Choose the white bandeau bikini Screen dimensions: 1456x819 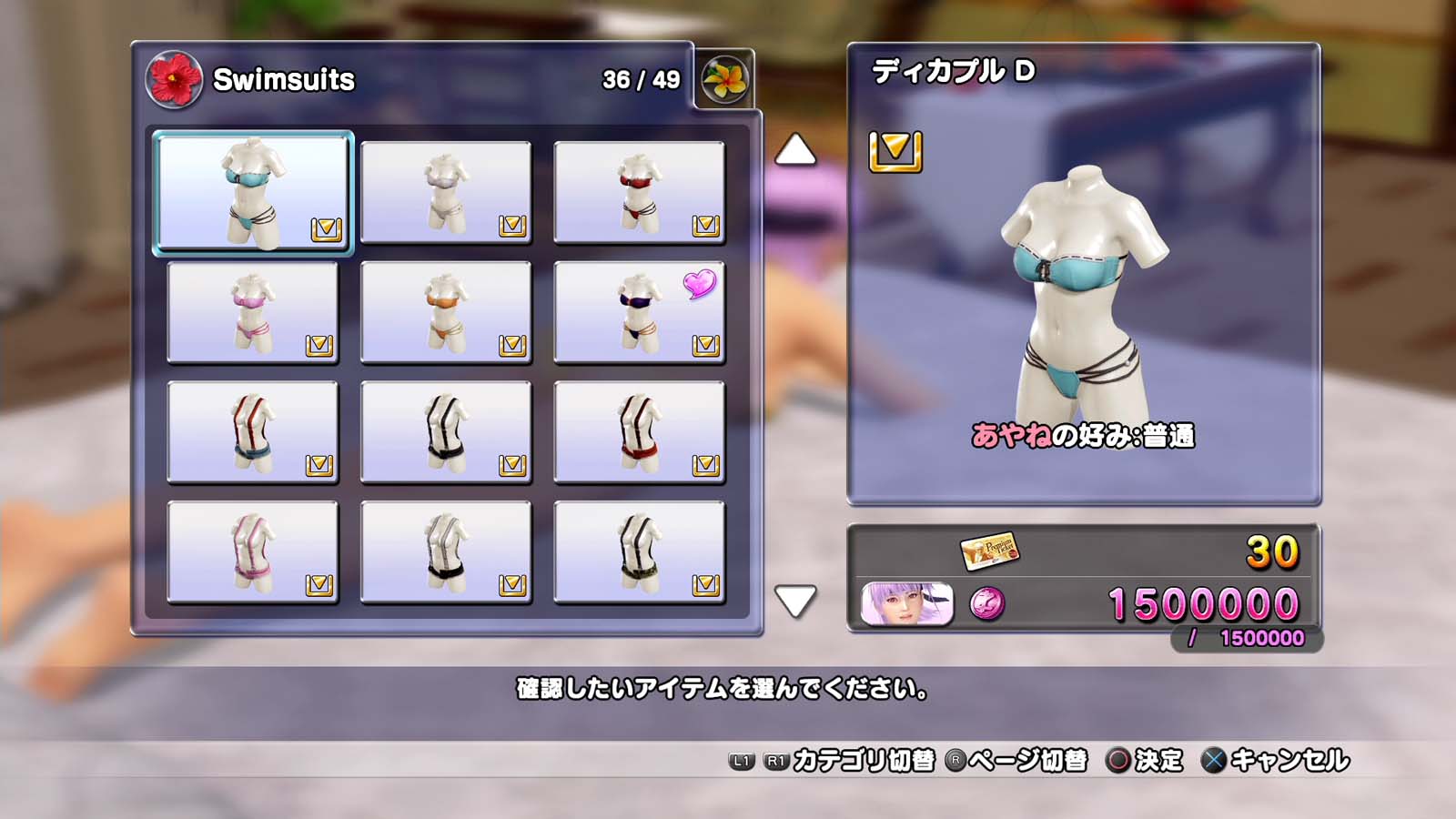pos(446,192)
